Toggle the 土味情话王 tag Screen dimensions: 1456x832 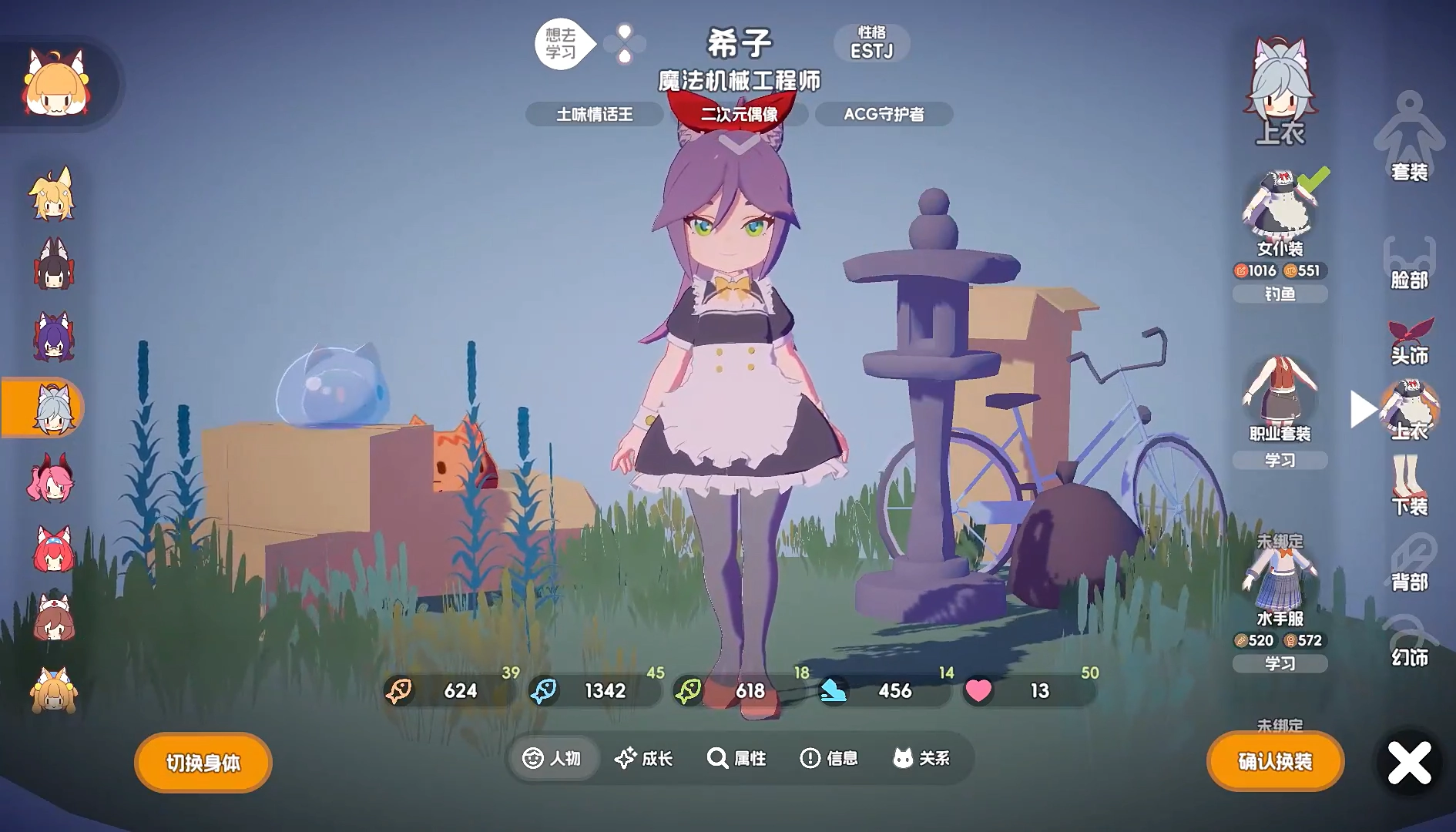(594, 114)
